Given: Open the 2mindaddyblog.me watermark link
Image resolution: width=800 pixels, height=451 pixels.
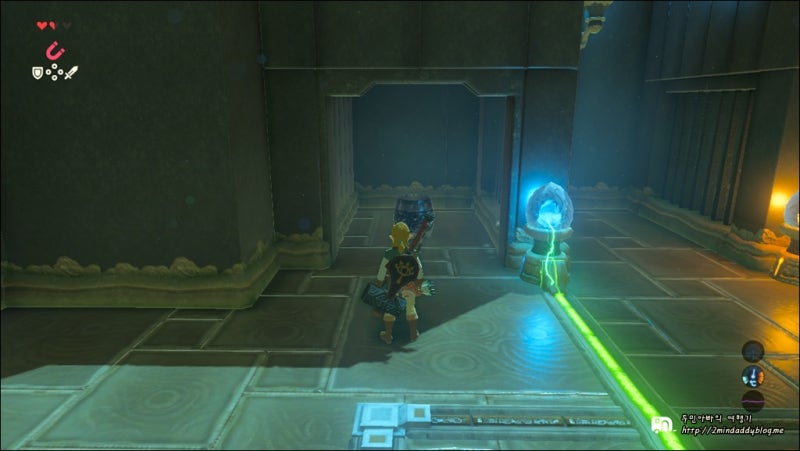Looking at the screenshot, I should [735, 432].
